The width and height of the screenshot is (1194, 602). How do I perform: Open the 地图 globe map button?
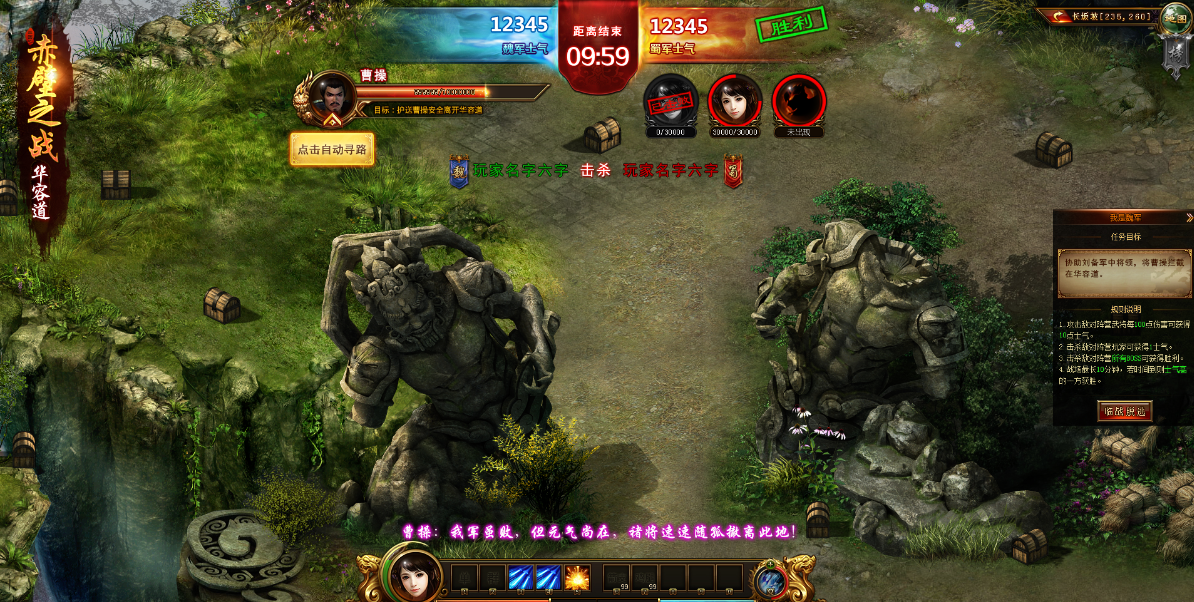(1174, 17)
